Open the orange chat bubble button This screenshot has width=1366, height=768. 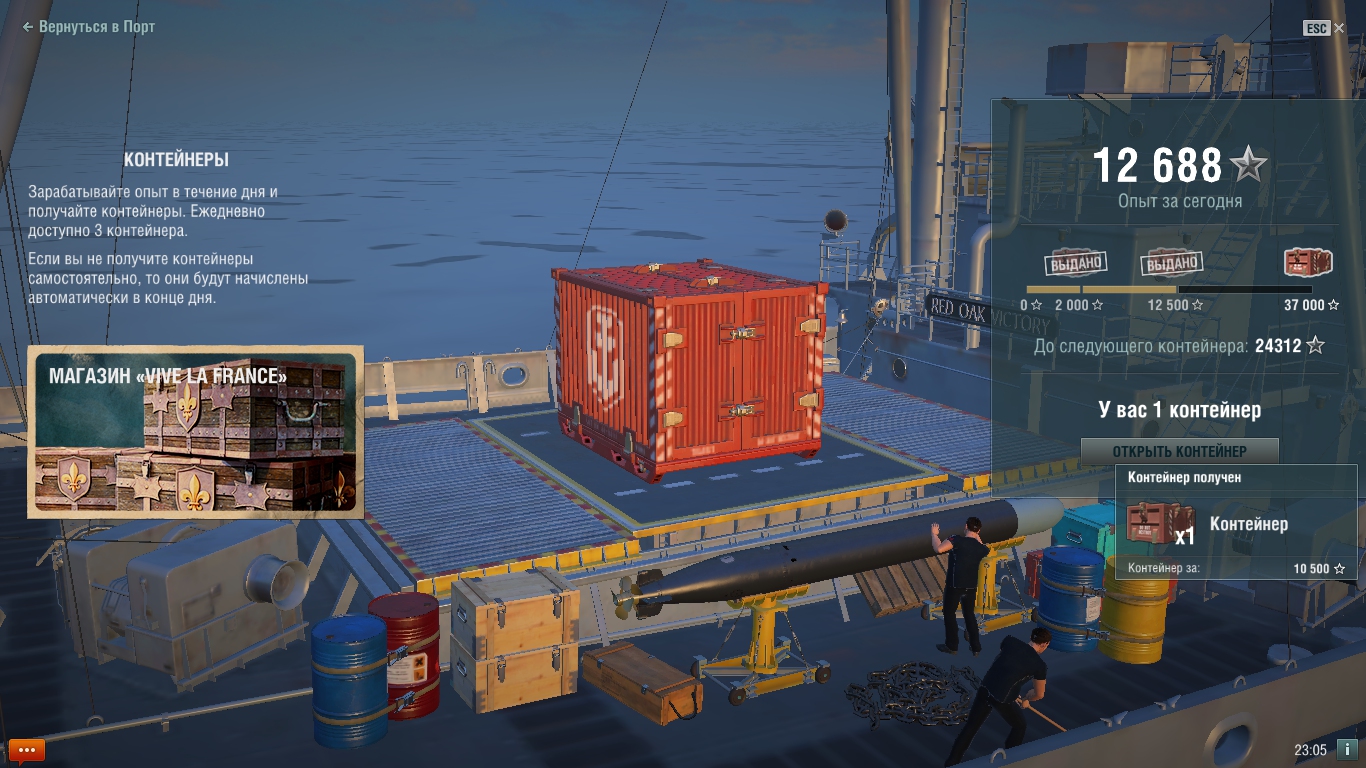(27, 750)
